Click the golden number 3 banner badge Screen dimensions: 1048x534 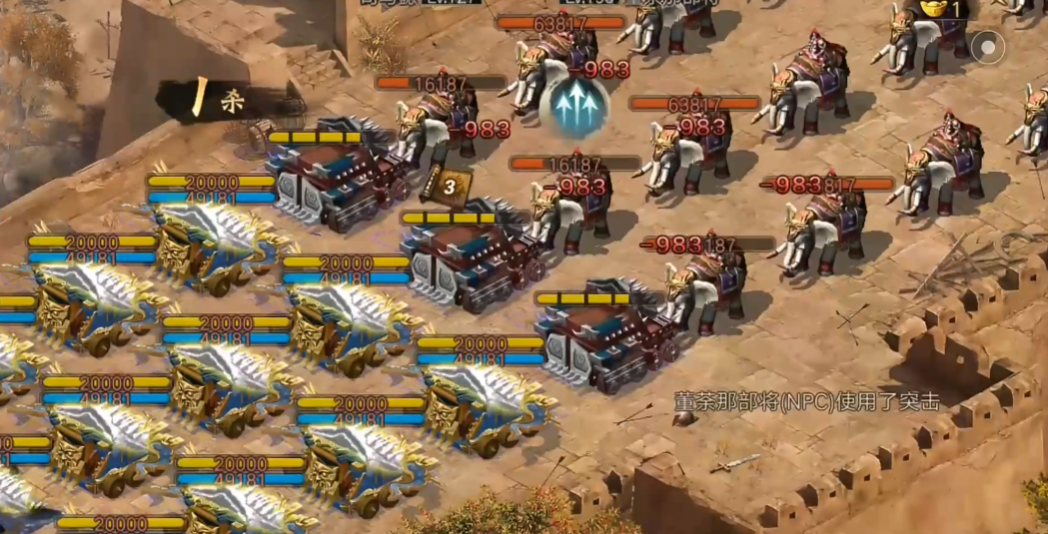pos(446,185)
